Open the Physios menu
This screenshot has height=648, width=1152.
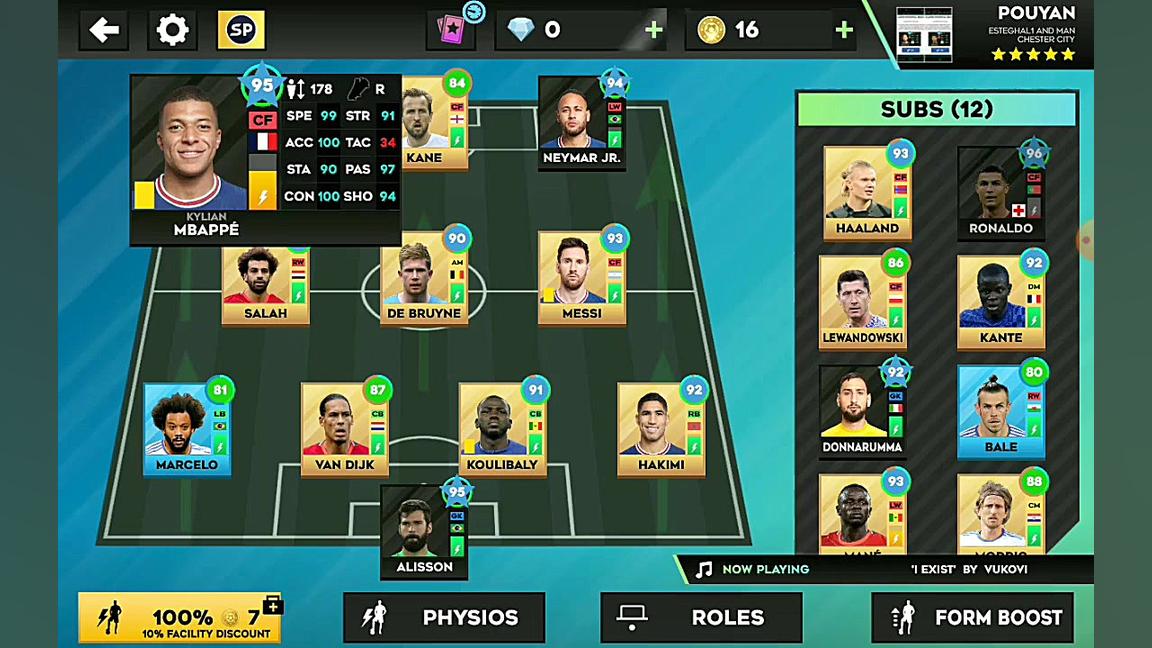(444, 617)
